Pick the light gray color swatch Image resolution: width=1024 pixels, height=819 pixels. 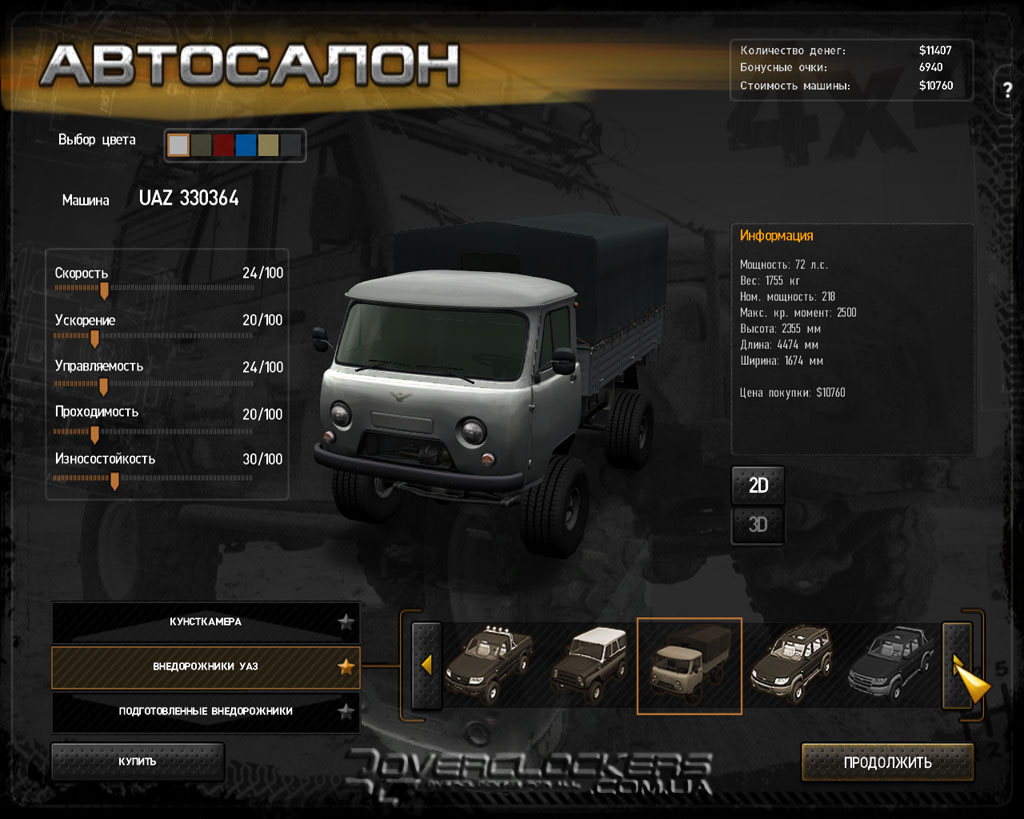(x=178, y=145)
